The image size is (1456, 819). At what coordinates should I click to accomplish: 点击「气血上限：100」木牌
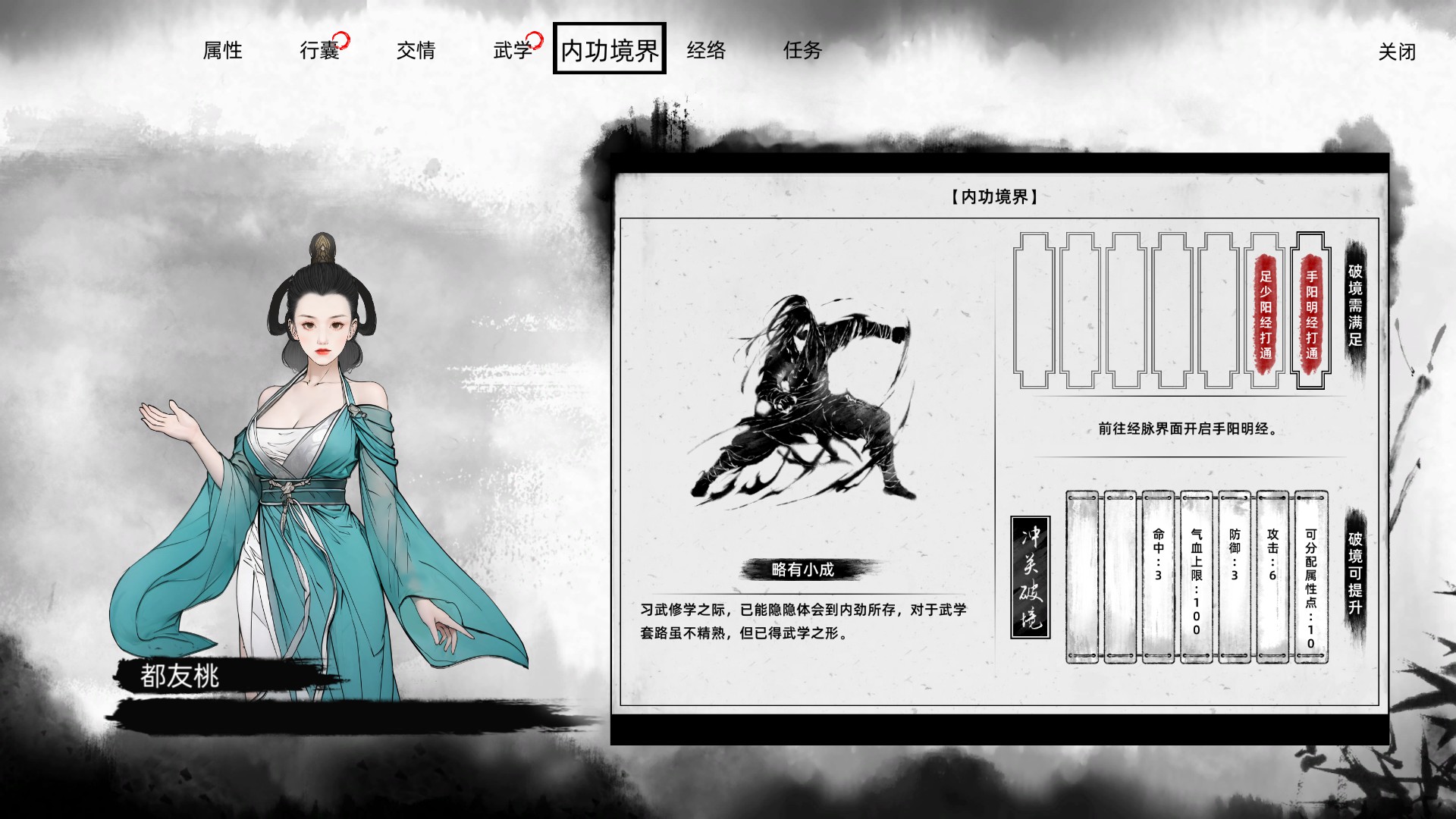tap(1196, 578)
